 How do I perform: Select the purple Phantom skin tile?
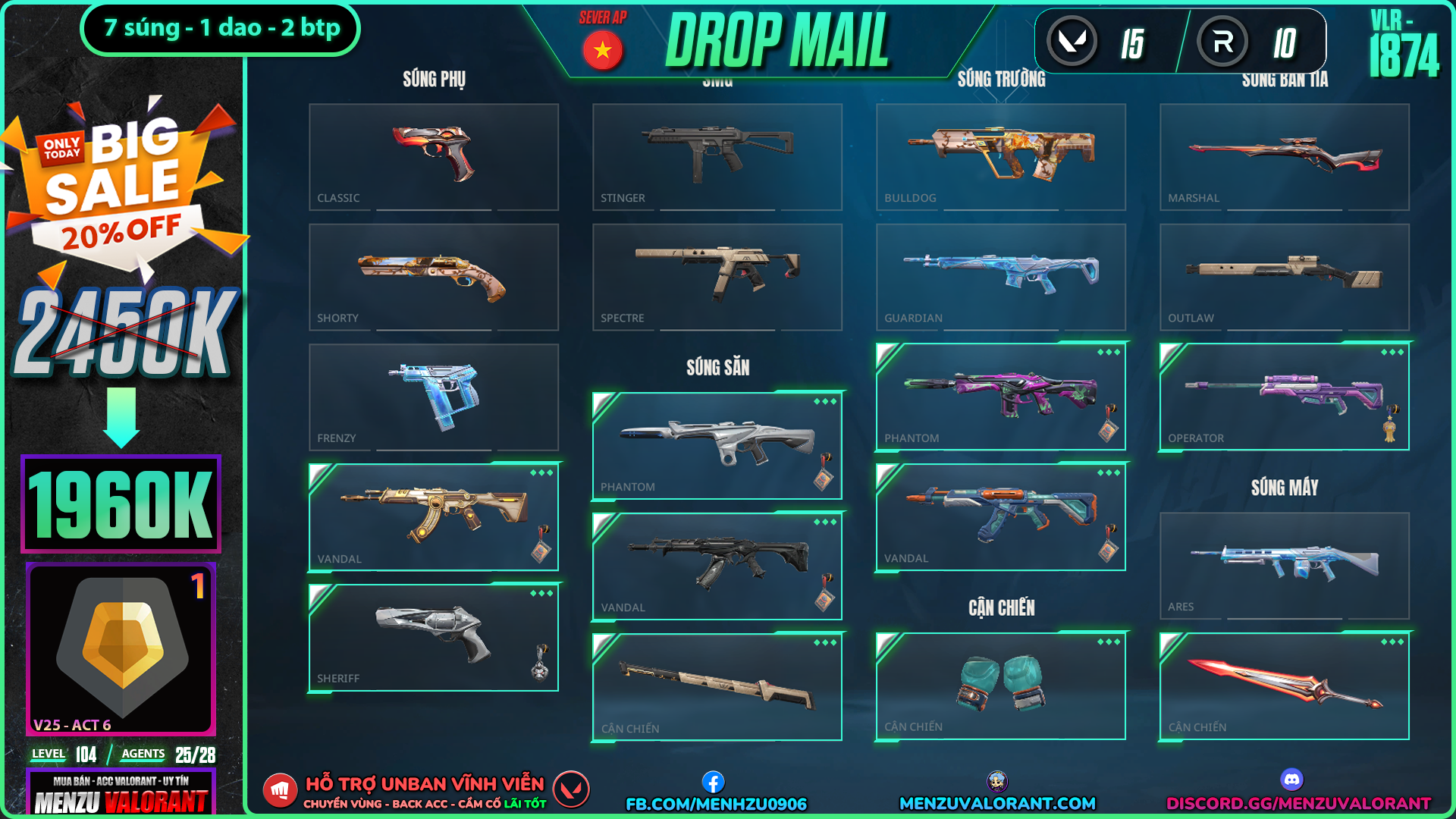[1000, 397]
